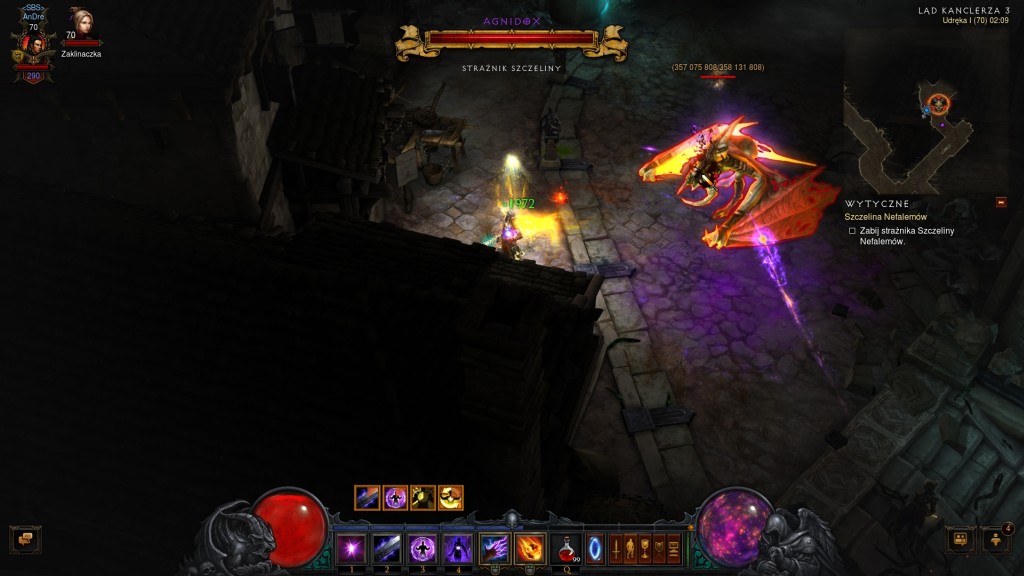Open the chat window button
Viewport: 1024px width, 576px height.
[24, 539]
